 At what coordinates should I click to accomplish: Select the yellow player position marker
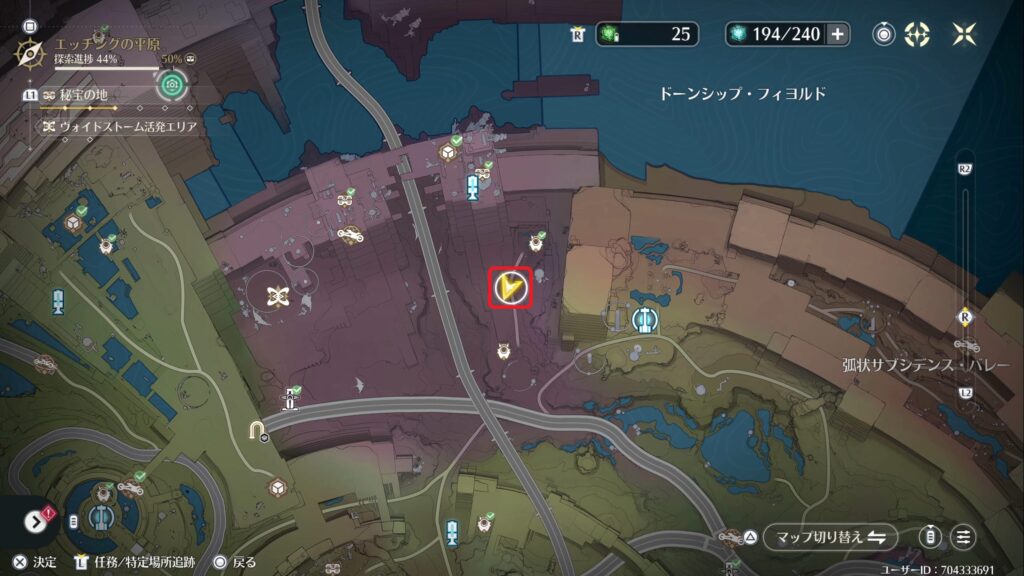[510, 288]
